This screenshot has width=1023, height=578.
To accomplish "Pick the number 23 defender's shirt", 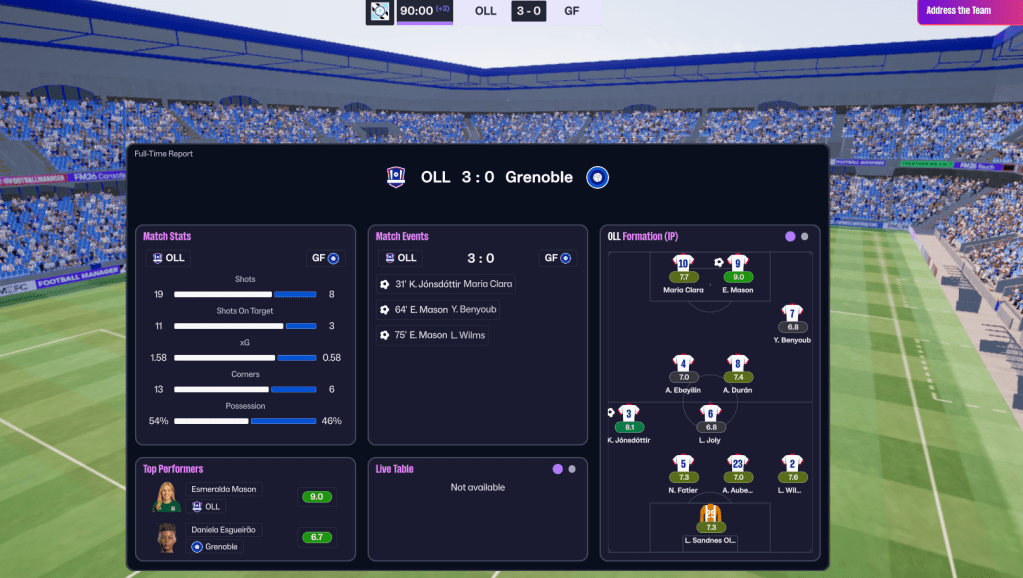I will [x=738, y=463].
